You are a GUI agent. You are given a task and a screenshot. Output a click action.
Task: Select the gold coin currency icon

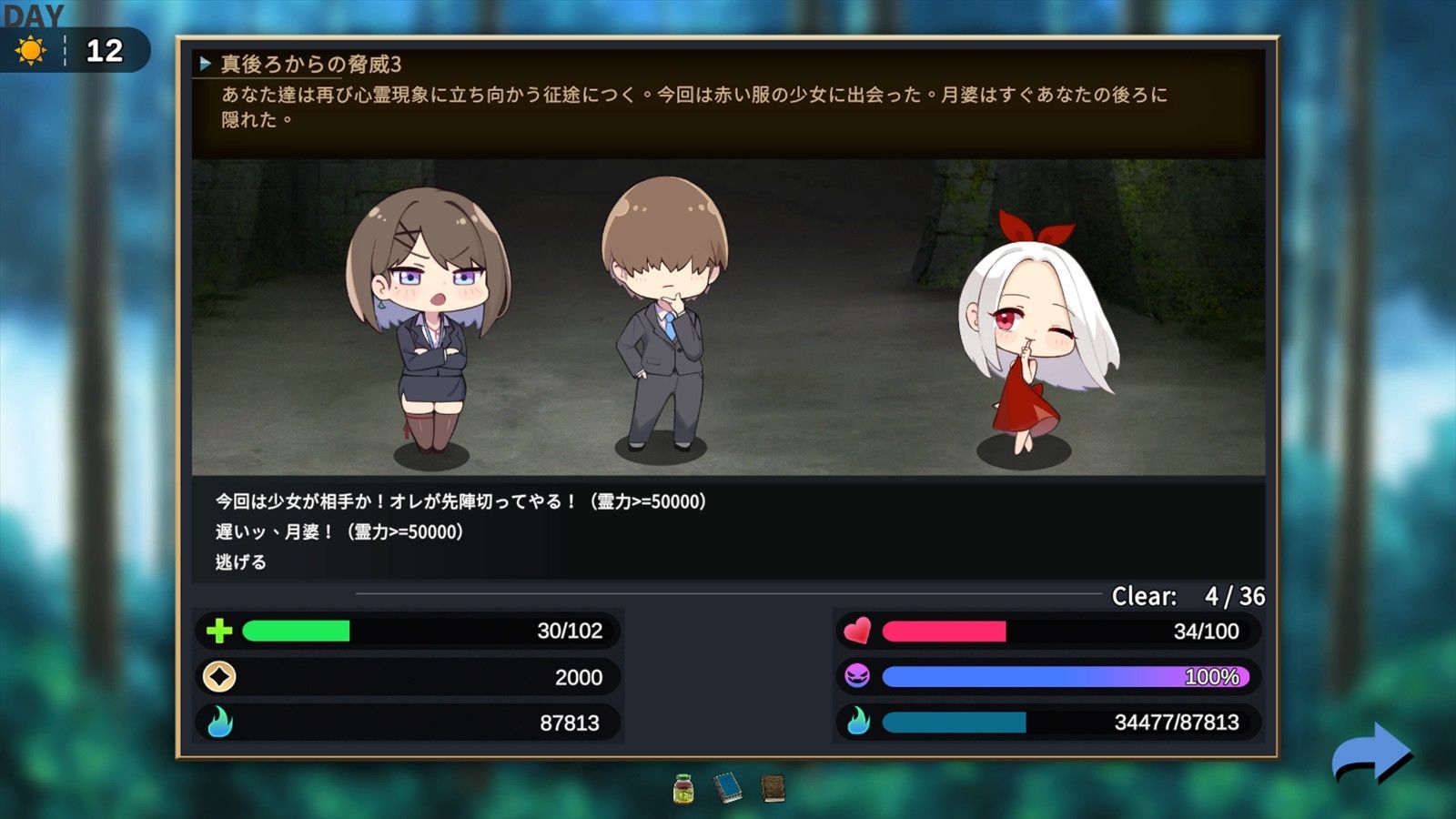pyautogui.click(x=218, y=677)
